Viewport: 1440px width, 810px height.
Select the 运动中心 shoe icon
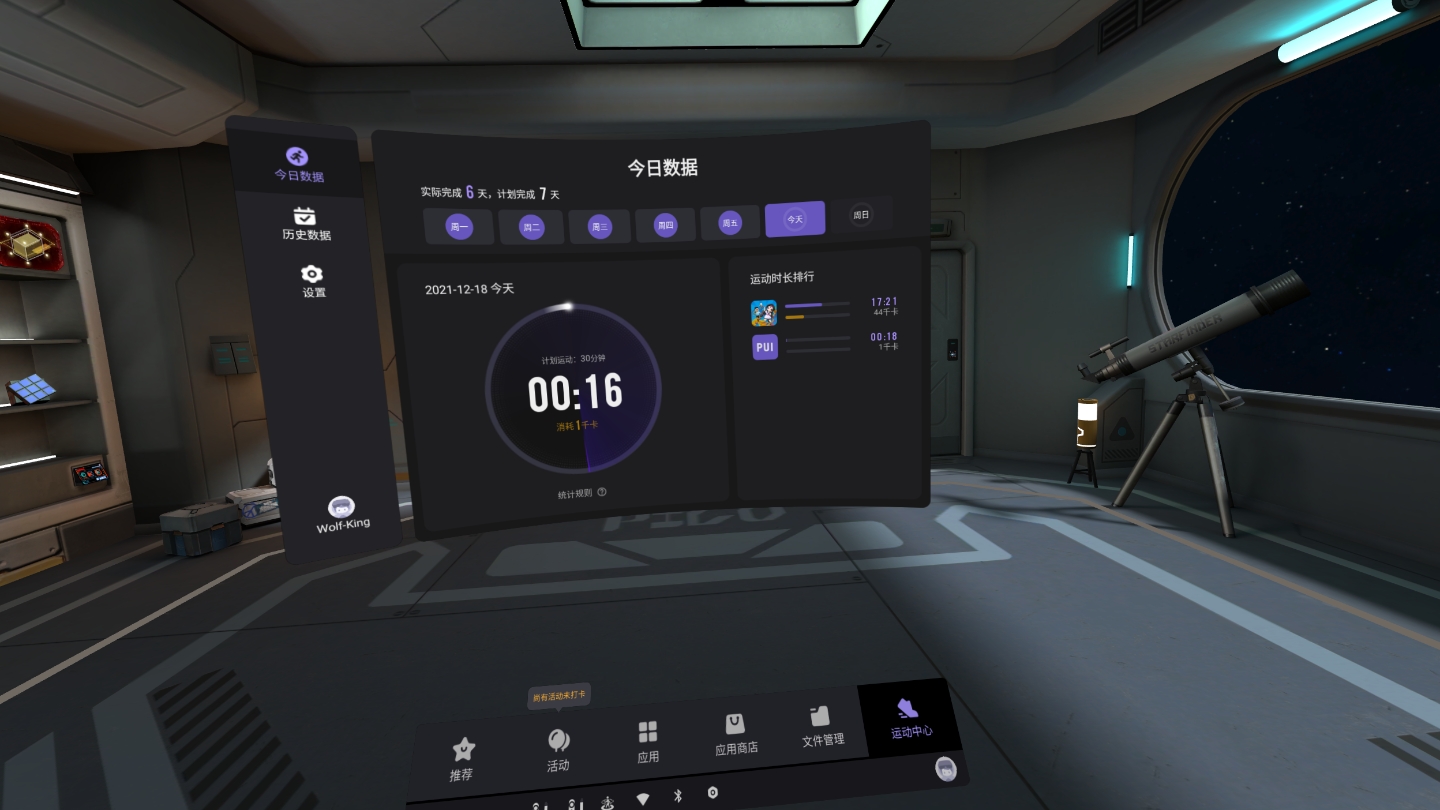tap(906, 710)
